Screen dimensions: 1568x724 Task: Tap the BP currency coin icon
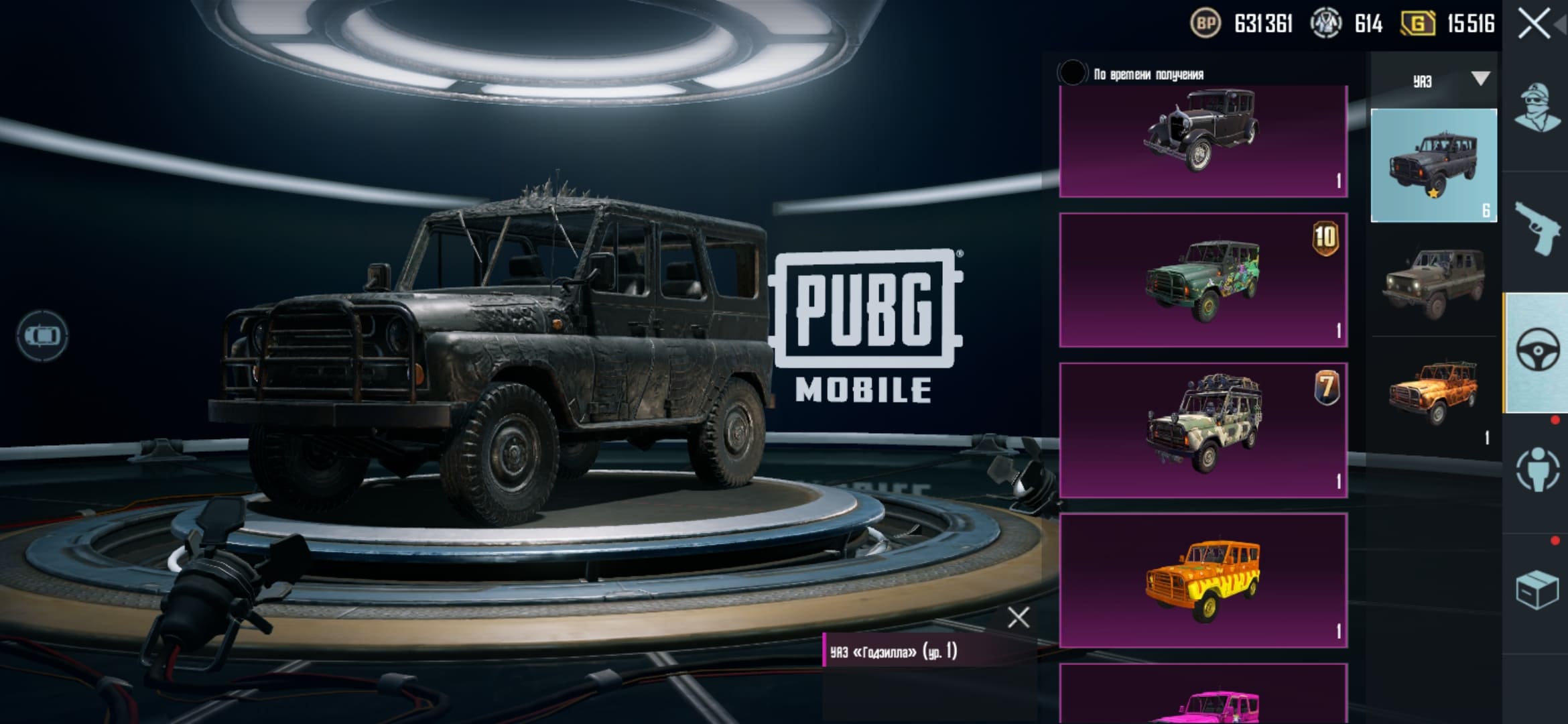coord(1205,24)
